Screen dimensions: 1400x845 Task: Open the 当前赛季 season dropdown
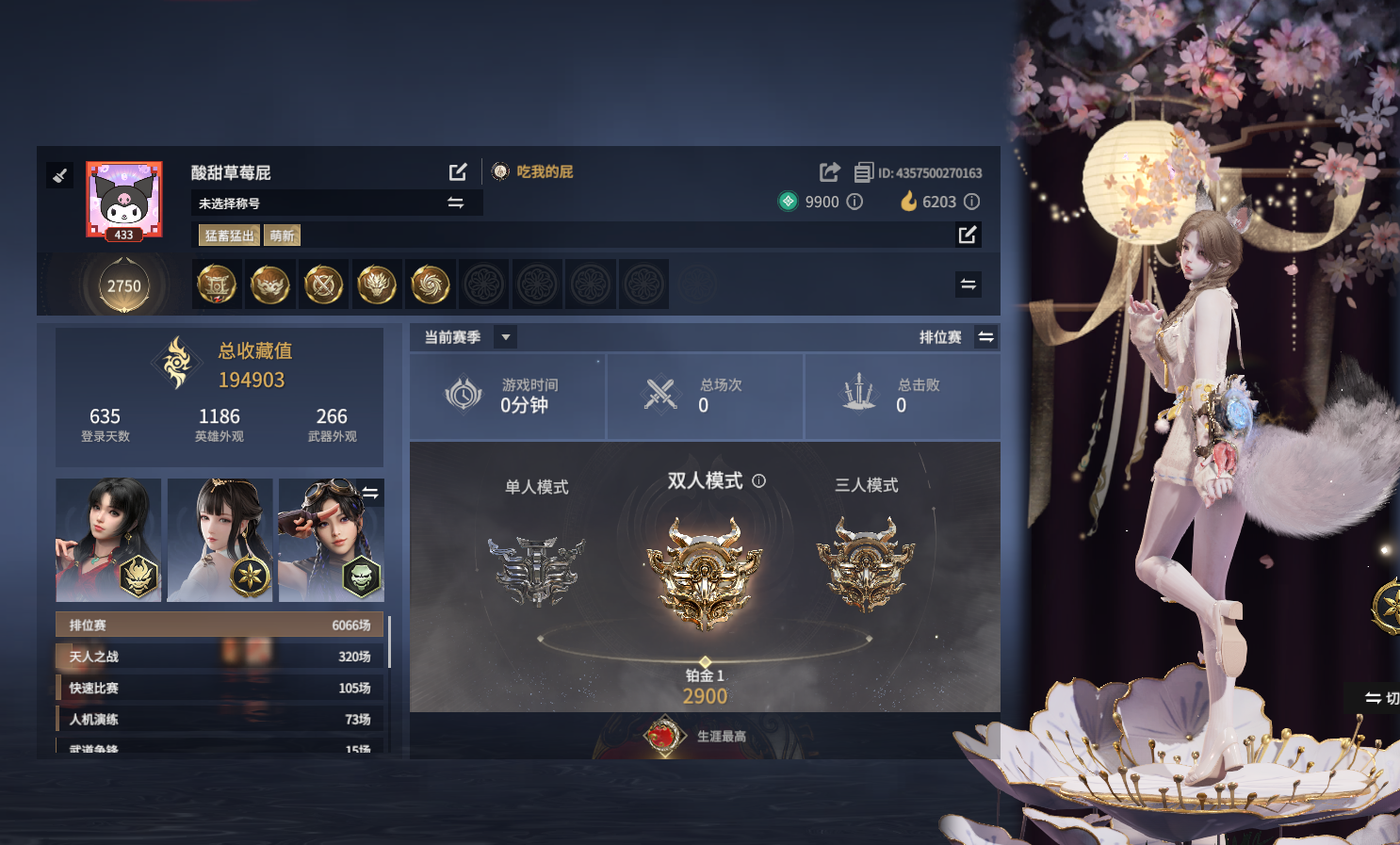click(x=506, y=337)
